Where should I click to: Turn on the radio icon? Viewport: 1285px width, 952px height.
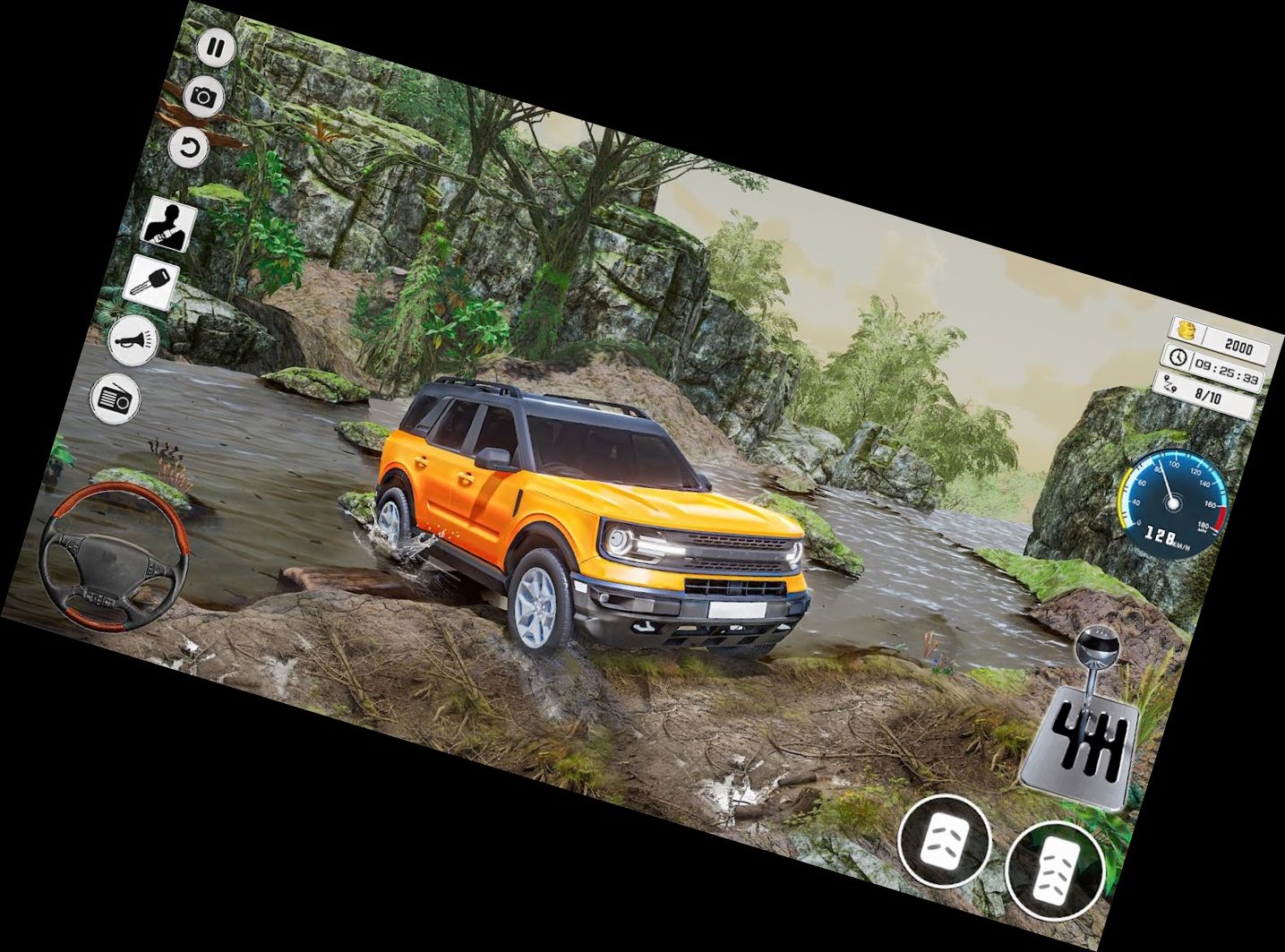[116, 396]
